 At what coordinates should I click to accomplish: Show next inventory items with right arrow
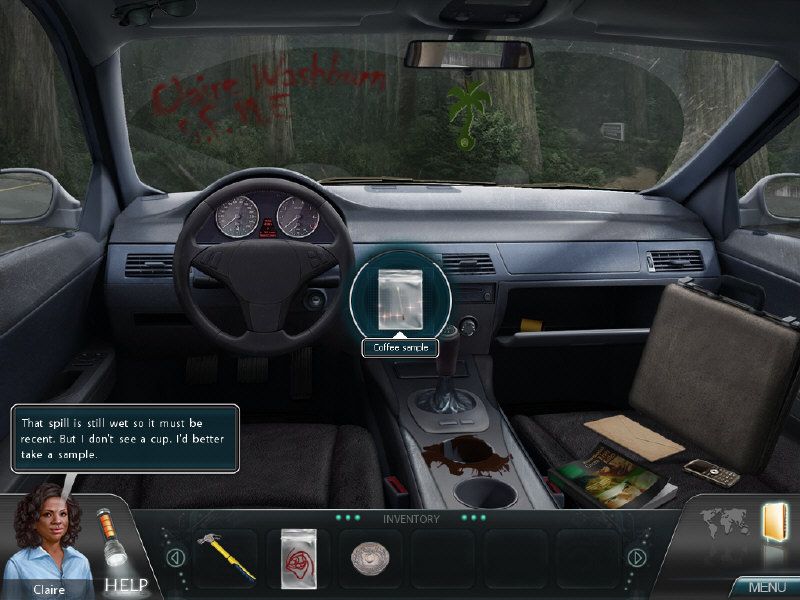tap(634, 557)
